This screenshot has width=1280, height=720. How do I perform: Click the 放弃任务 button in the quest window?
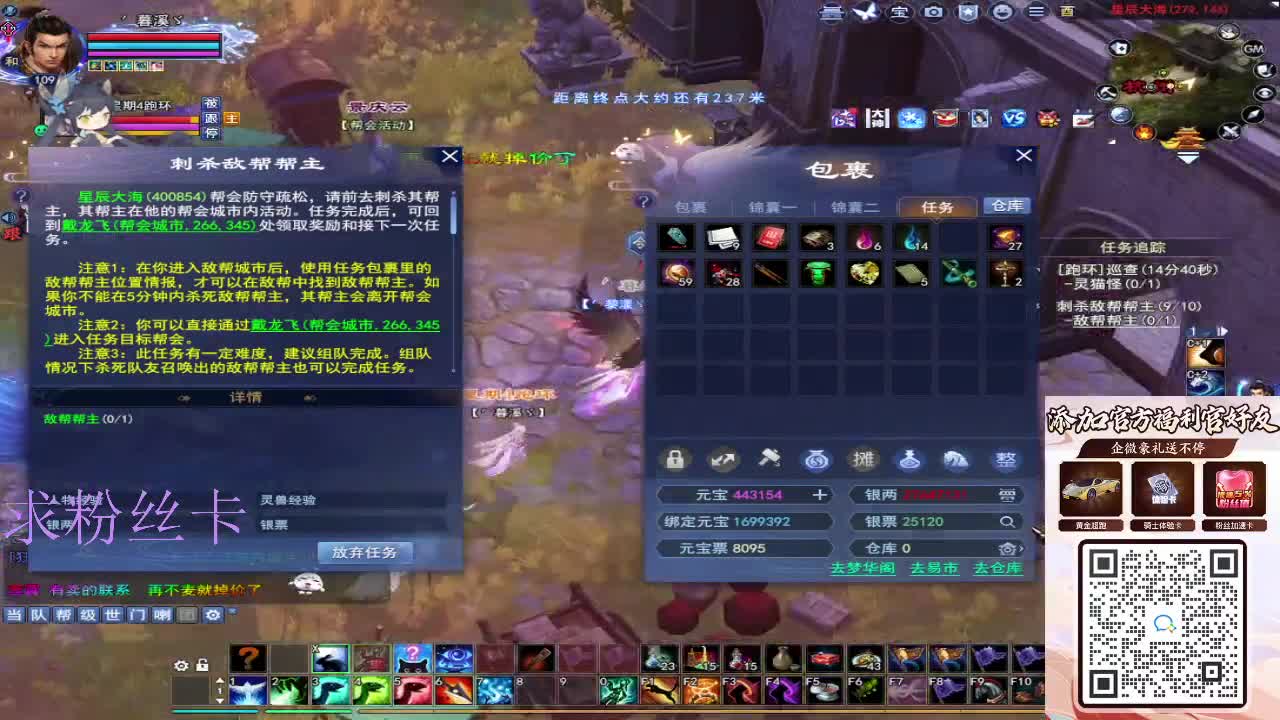364,553
